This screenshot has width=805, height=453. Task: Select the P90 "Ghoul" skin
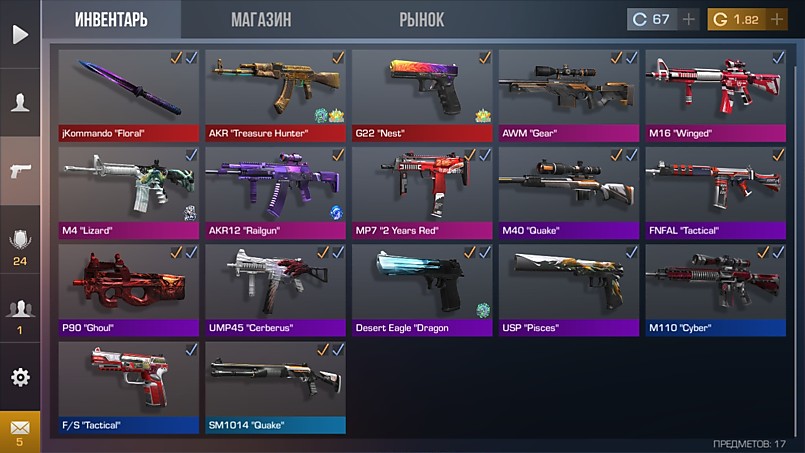tap(128, 289)
